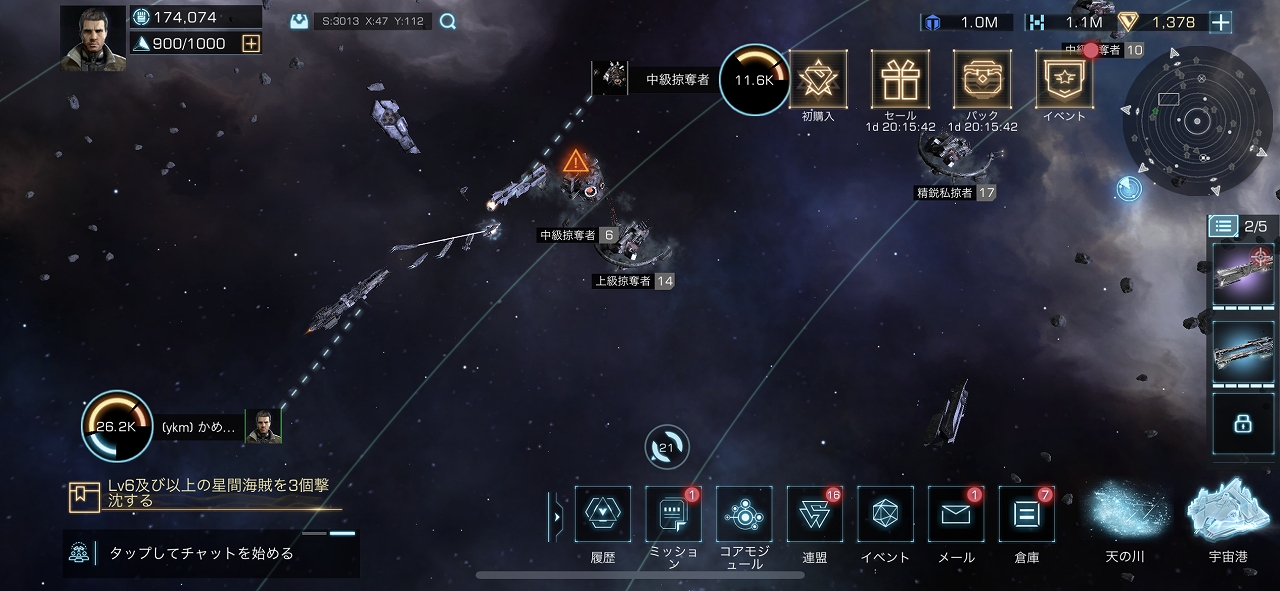Open the commander portrait profile
The width and height of the screenshot is (1280, 591).
pyautogui.click(x=93, y=38)
